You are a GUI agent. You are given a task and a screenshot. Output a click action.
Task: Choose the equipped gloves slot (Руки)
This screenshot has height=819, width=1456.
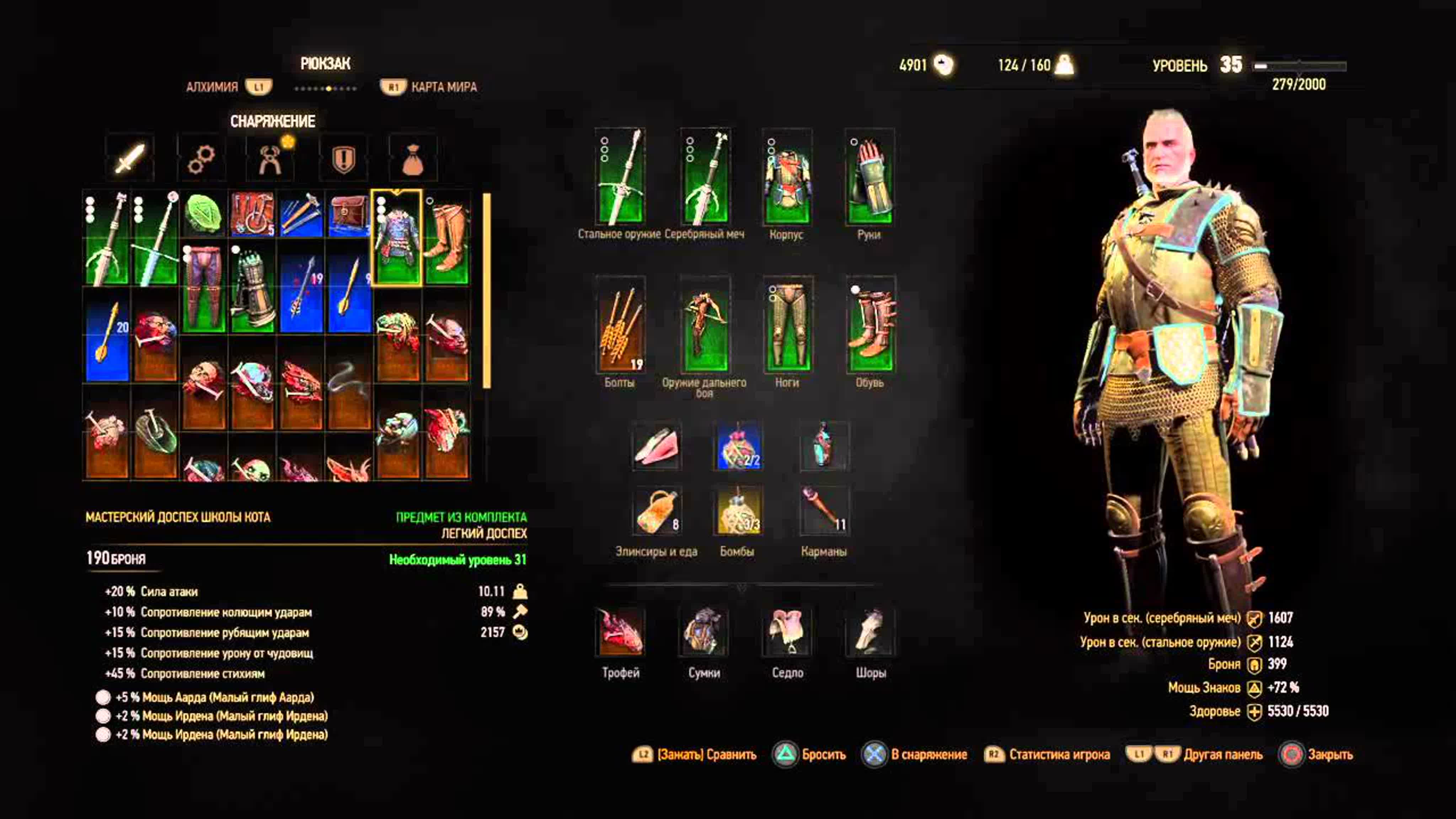pos(869,176)
